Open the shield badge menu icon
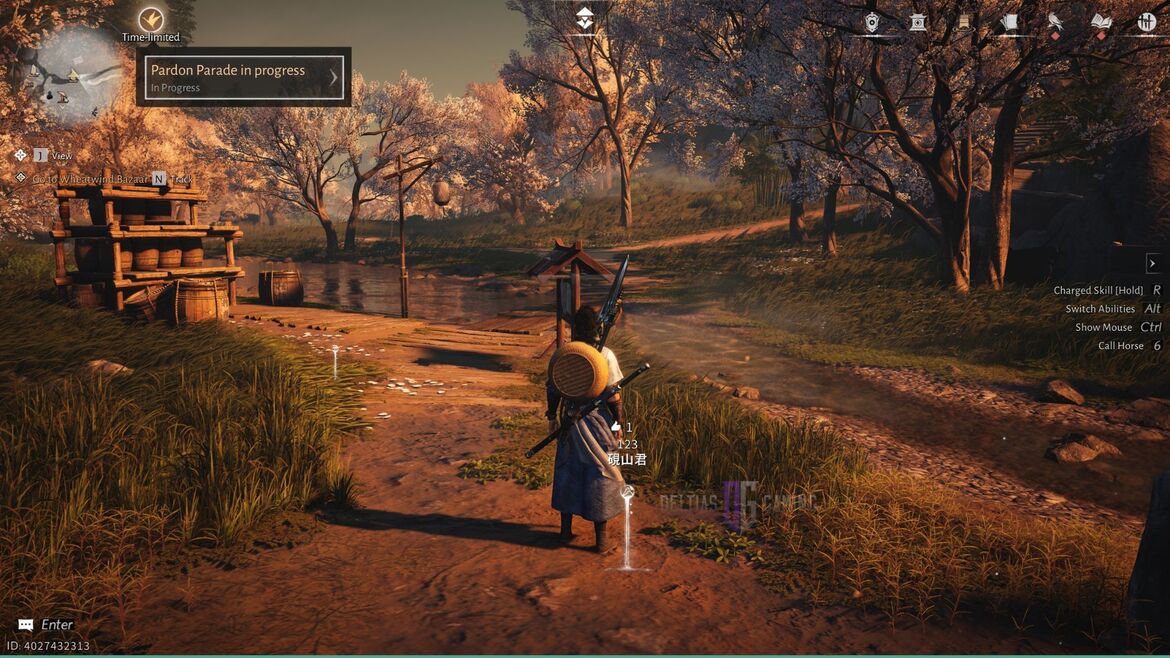 [872, 22]
